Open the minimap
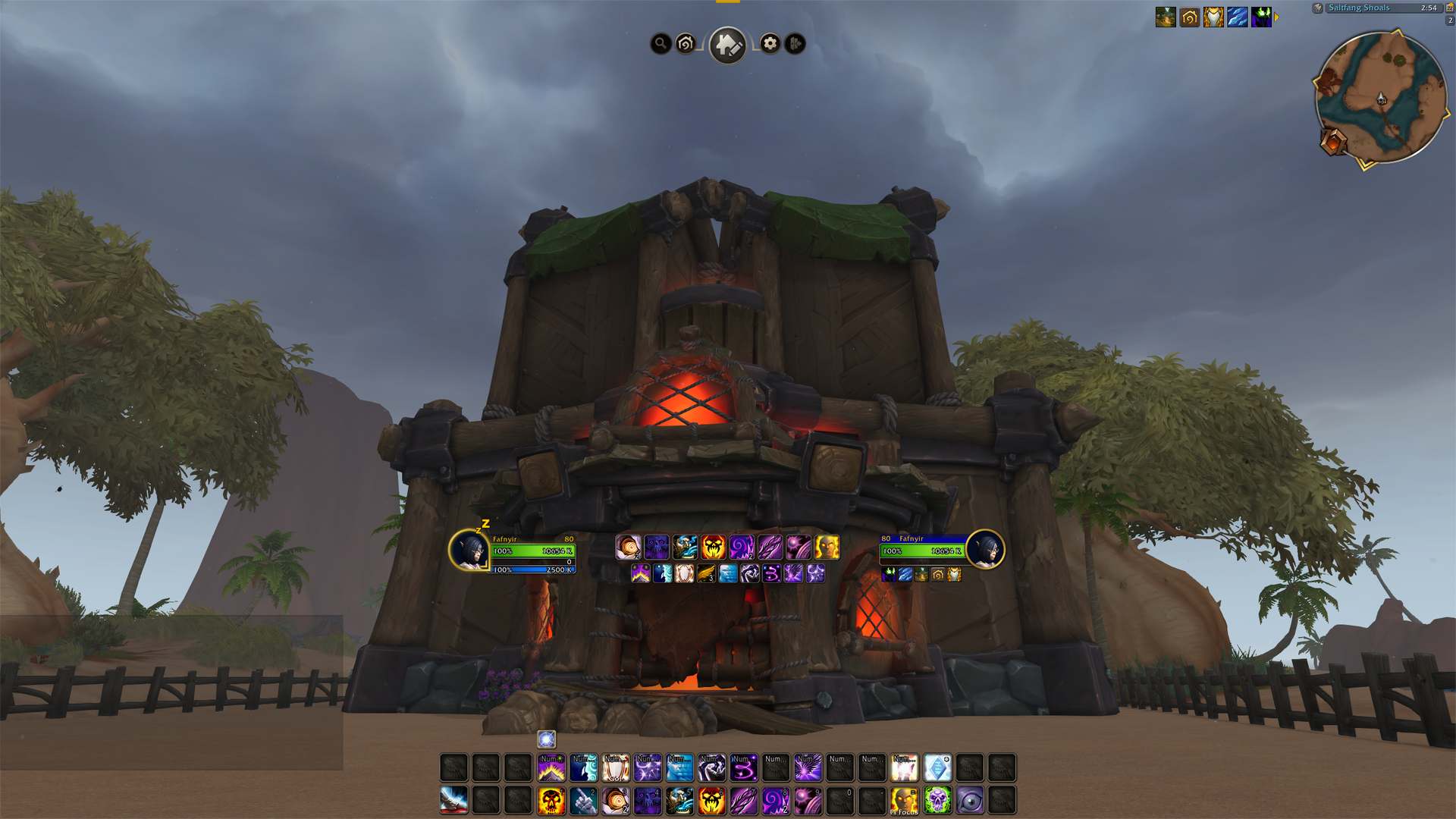This screenshot has width=1456, height=819. (x=1381, y=97)
